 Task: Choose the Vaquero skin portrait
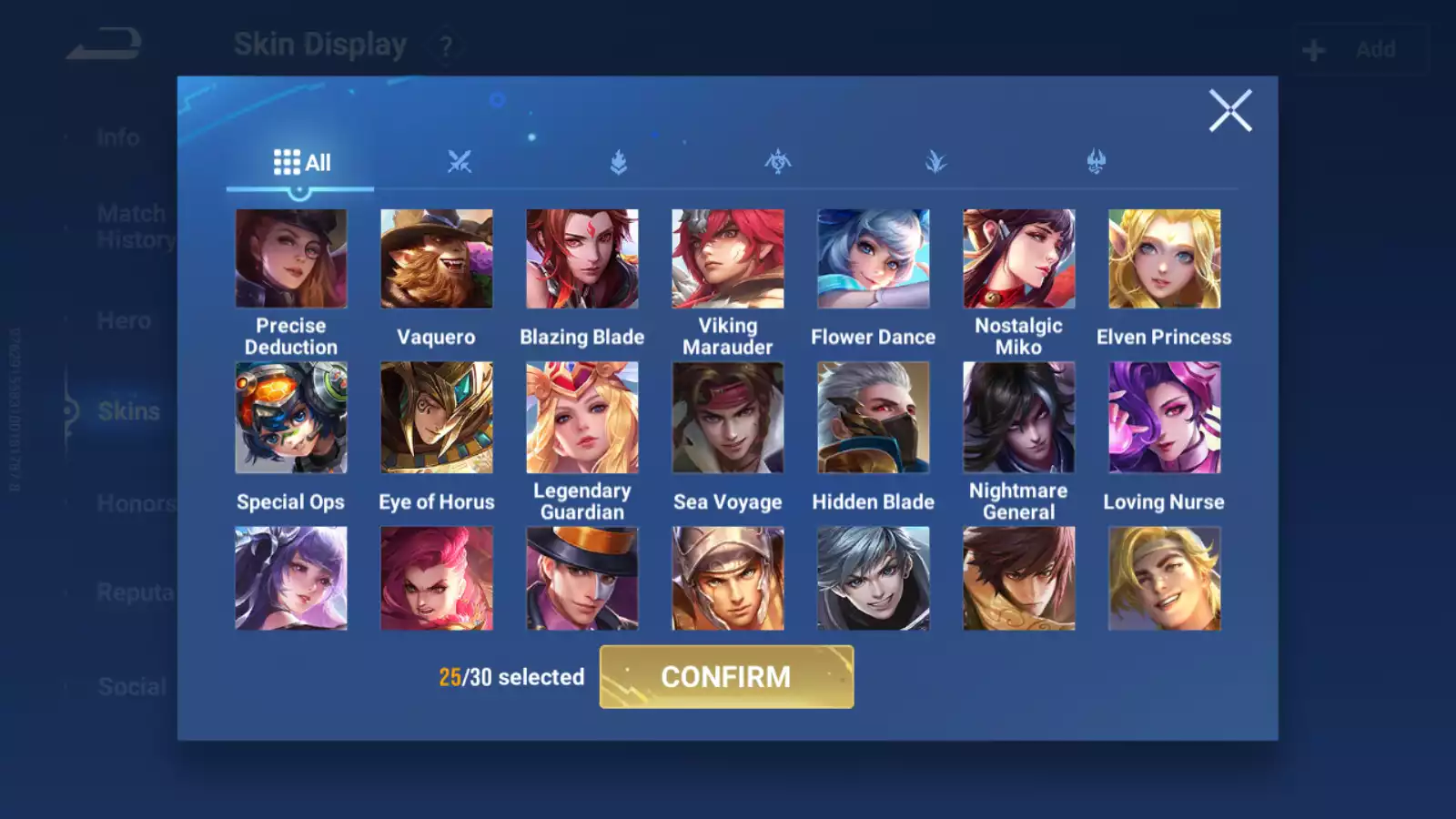click(x=437, y=259)
